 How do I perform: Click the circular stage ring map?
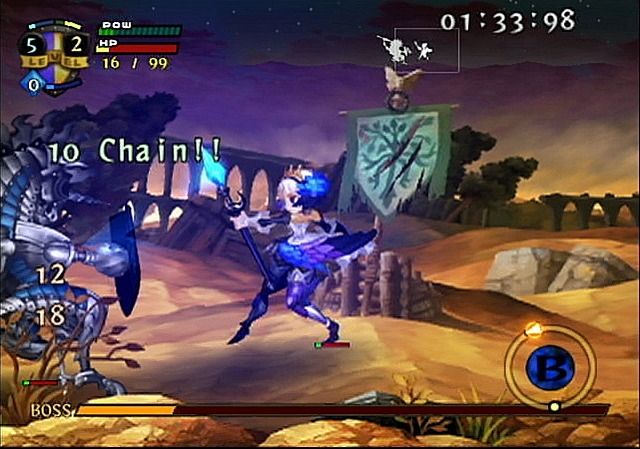pyautogui.click(x=549, y=367)
